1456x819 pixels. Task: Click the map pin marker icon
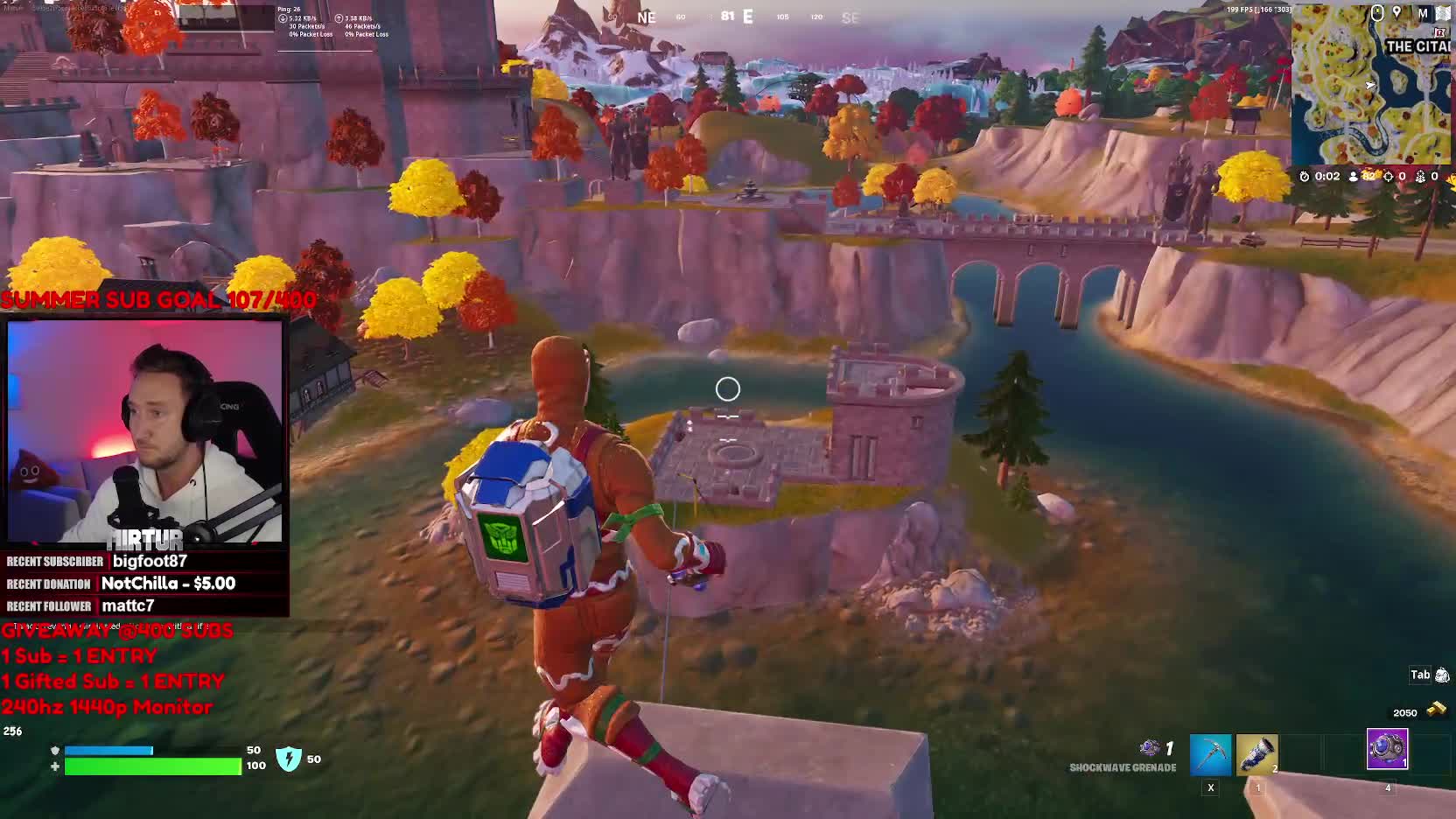coord(1397,13)
